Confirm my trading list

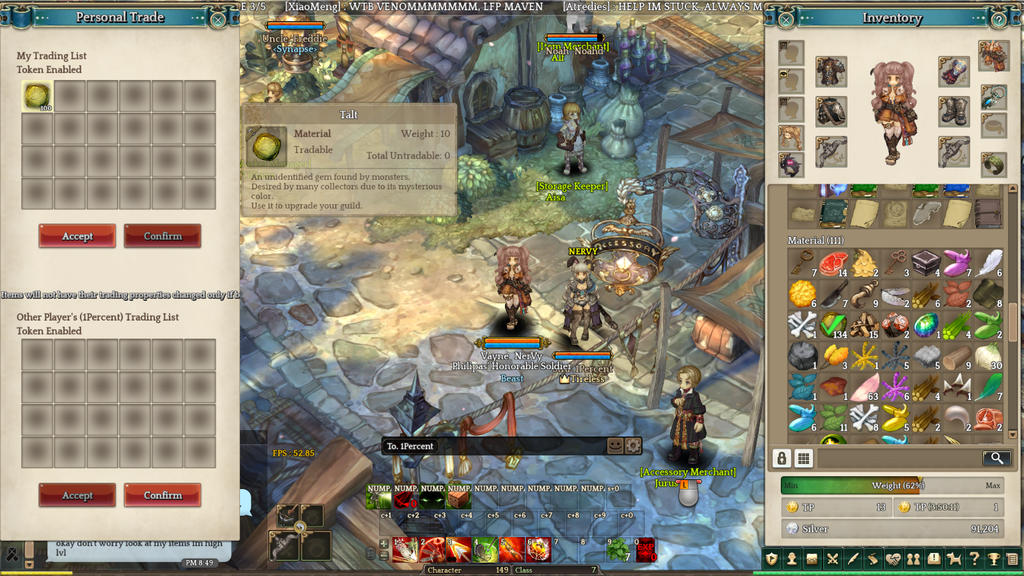pyautogui.click(x=162, y=236)
